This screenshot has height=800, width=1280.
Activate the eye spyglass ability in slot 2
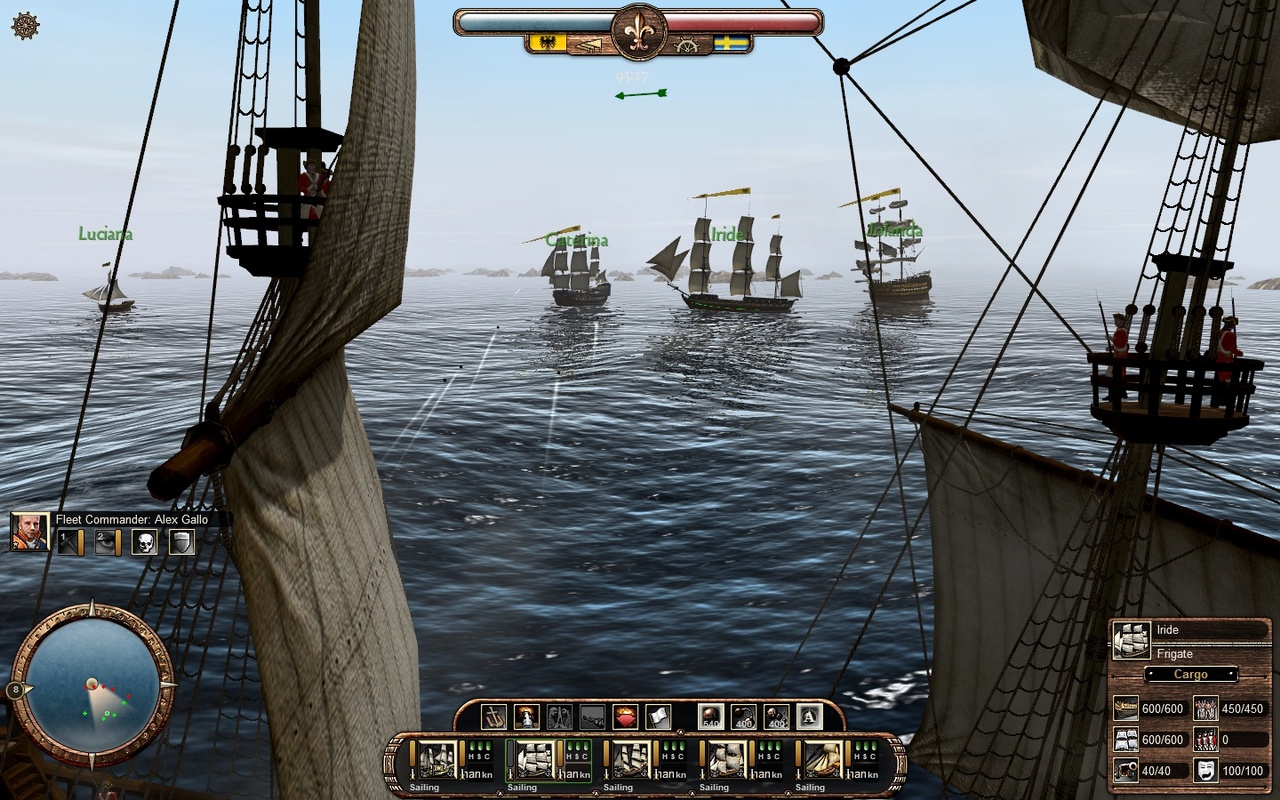tap(105, 542)
